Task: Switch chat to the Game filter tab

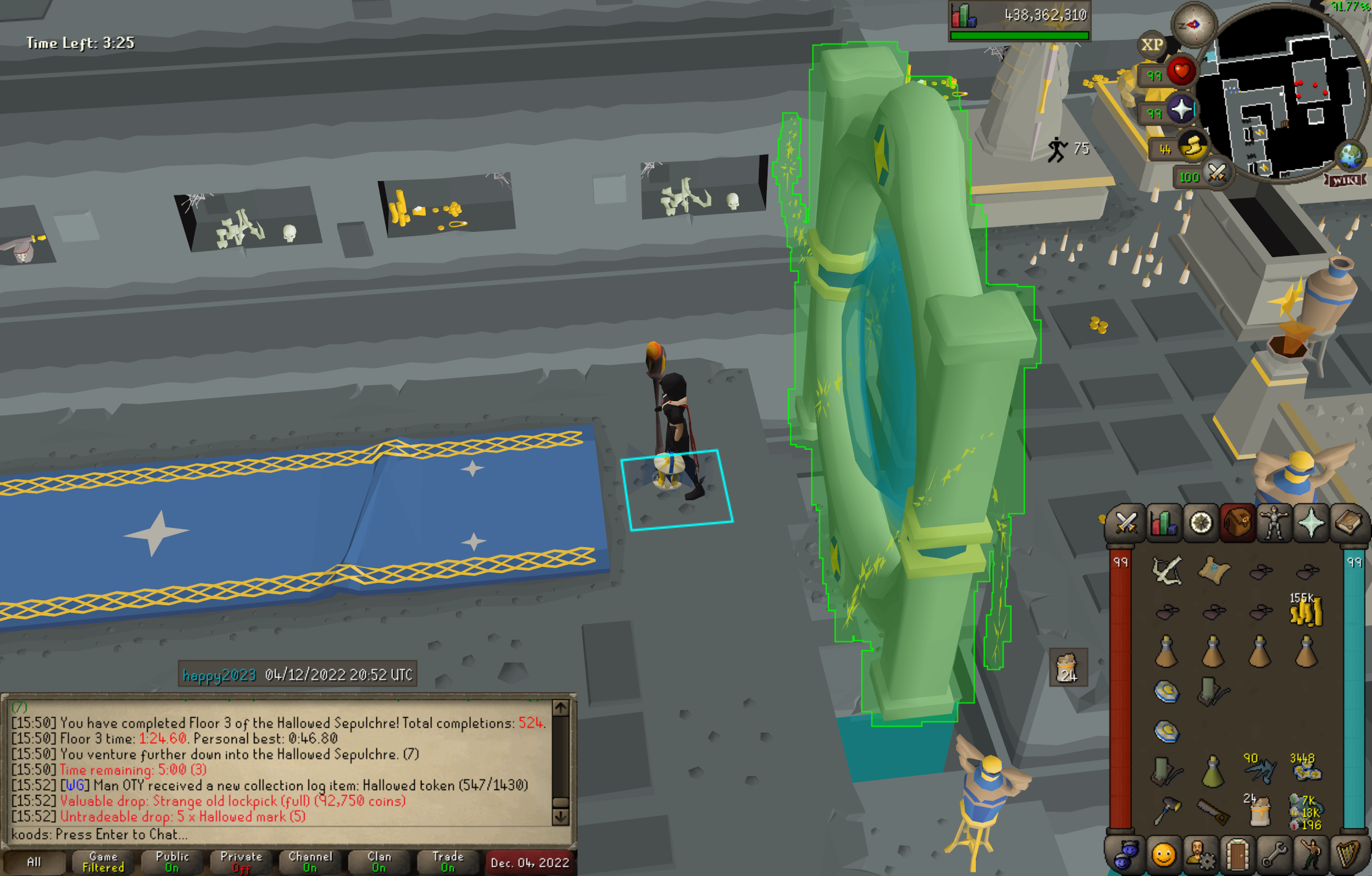Action: tap(103, 862)
